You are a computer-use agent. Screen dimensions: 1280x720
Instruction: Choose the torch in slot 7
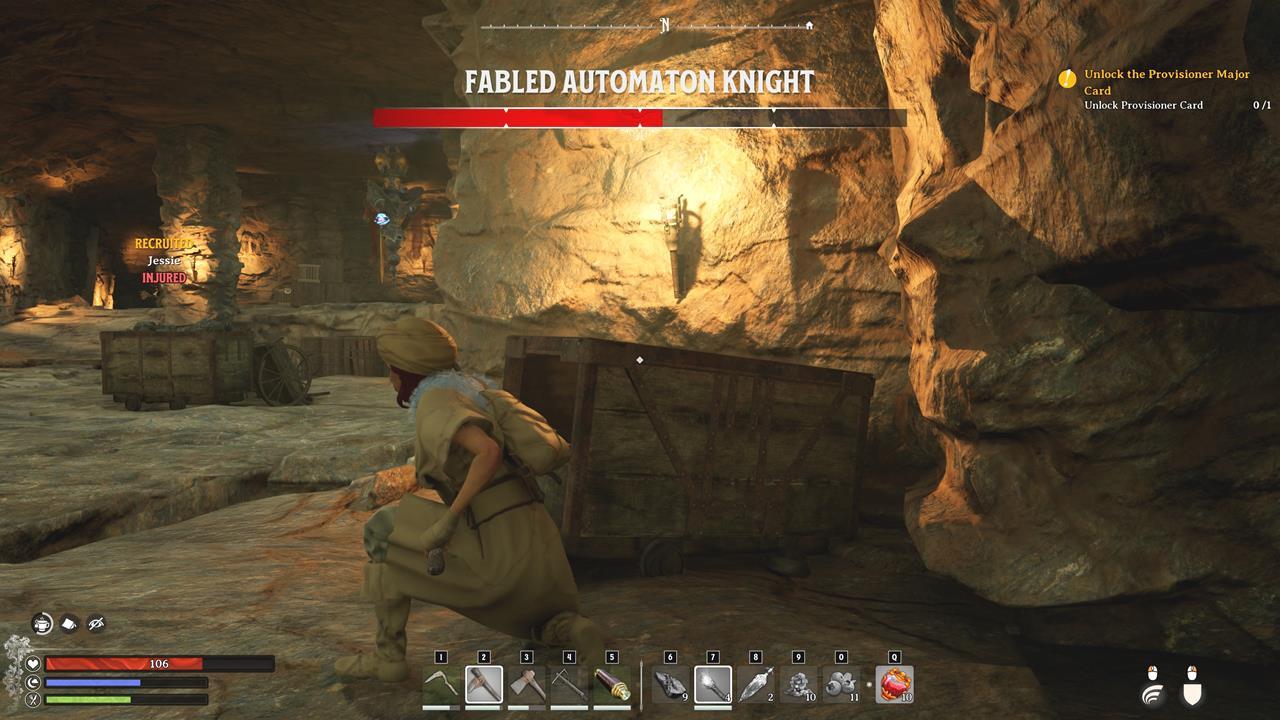coord(713,685)
